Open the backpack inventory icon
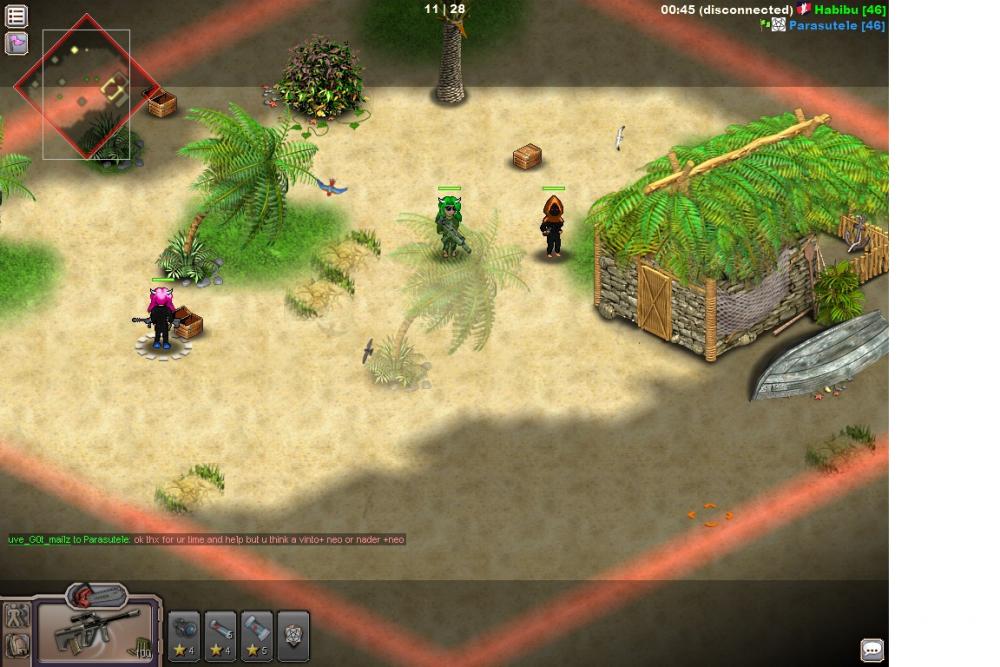The height and width of the screenshot is (667, 1000). pyautogui.click(x=17, y=646)
